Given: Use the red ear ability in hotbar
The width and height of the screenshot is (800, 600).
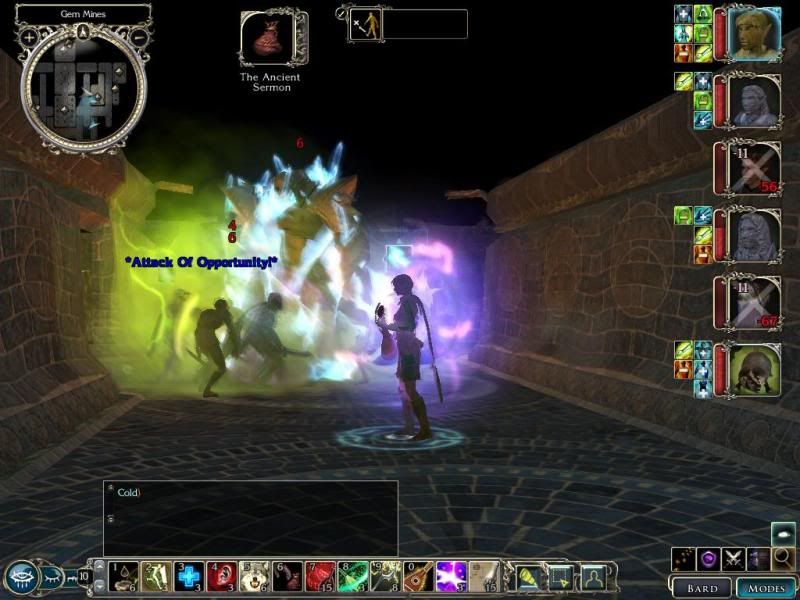Looking at the screenshot, I should [x=222, y=576].
